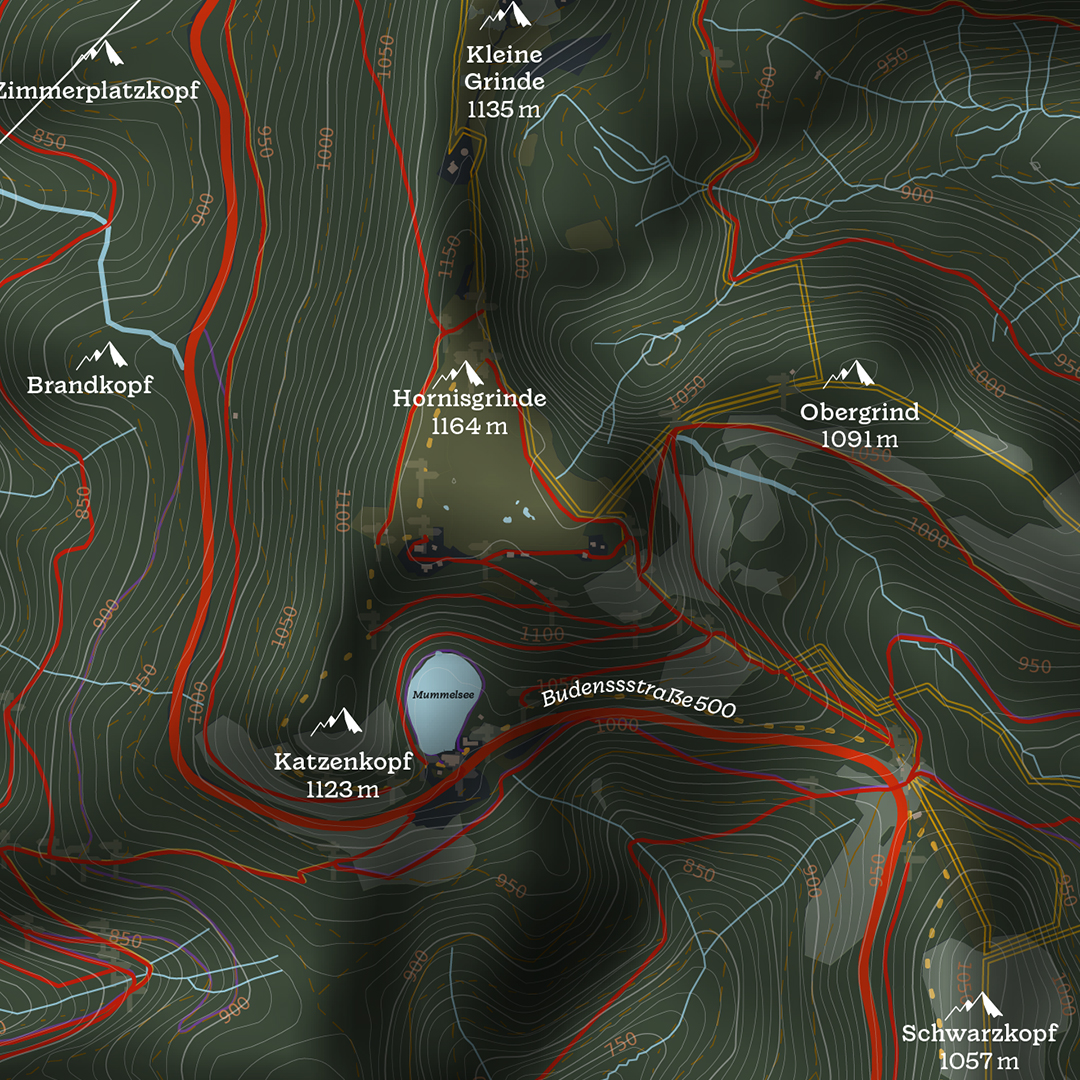The height and width of the screenshot is (1080, 1080).
Task: Select the Hornisgrinde peak marker
Action: point(463,373)
